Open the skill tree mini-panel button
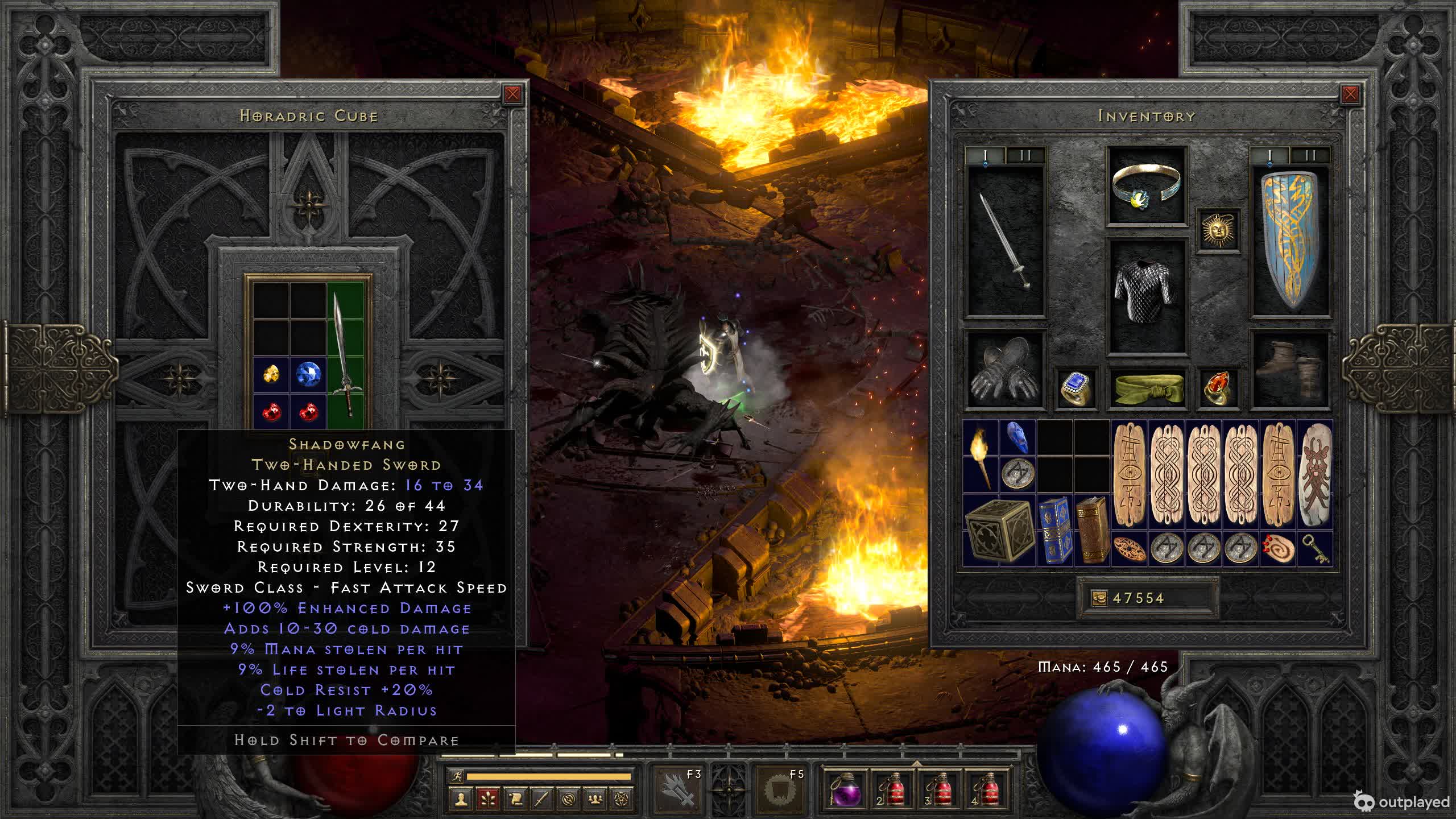 [488, 799]
